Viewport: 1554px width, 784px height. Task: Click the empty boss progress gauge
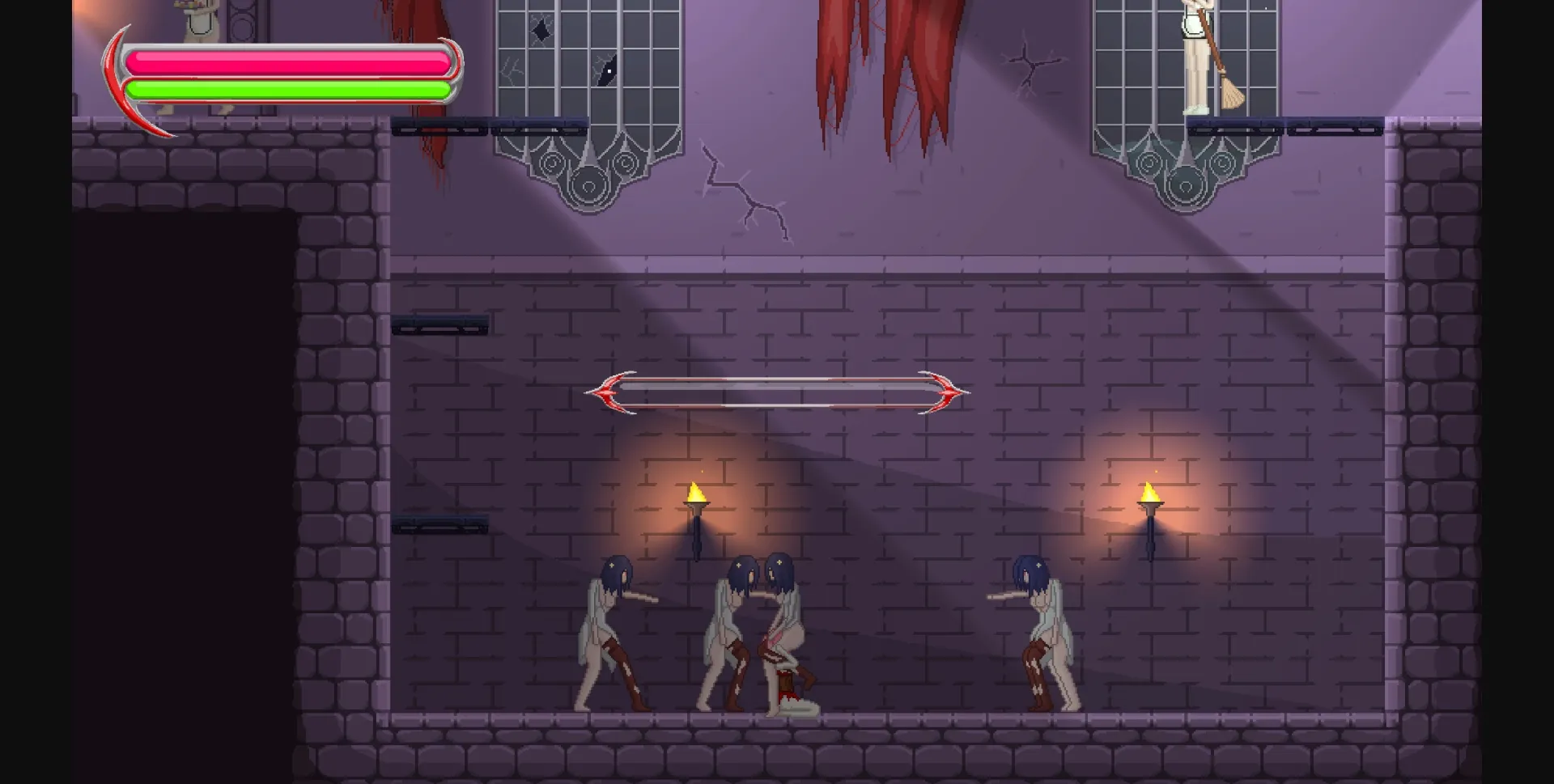tap(777, 391)
